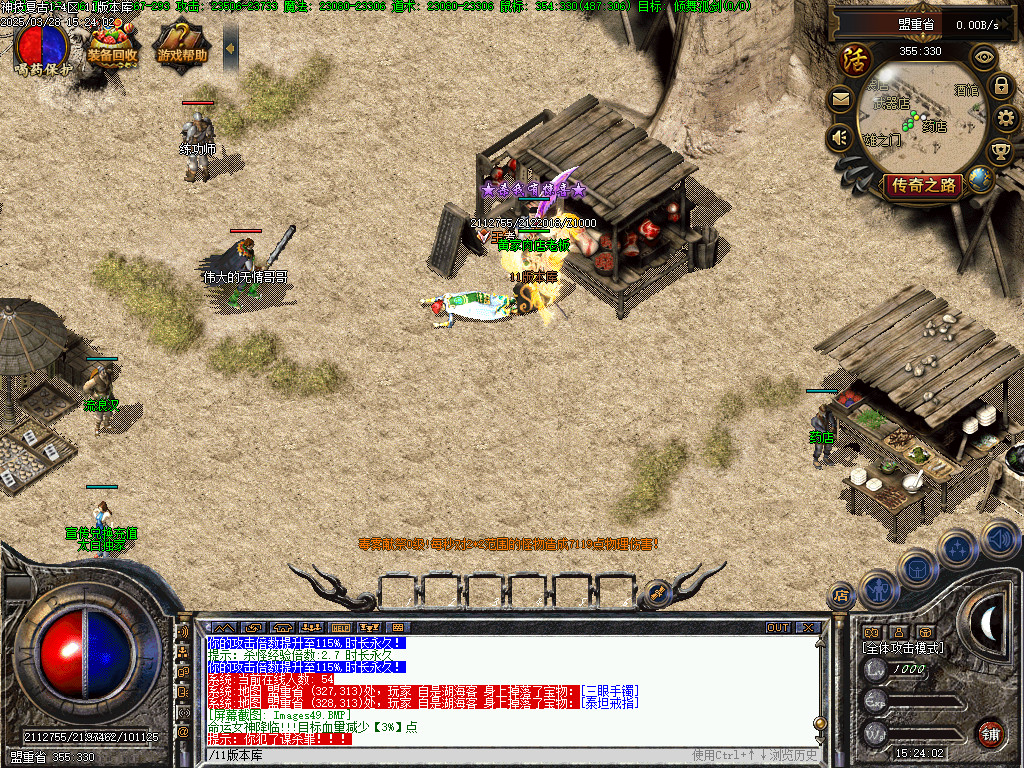Open the trophy ranking icon
This screenshot has width=1024, height=768.
pos(999,152)
